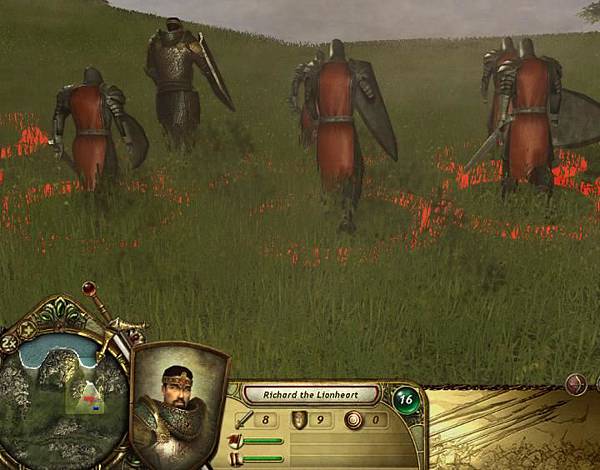600x470 pixels.
Task: Click the green gem showing 16
Action: pos(405,397)
